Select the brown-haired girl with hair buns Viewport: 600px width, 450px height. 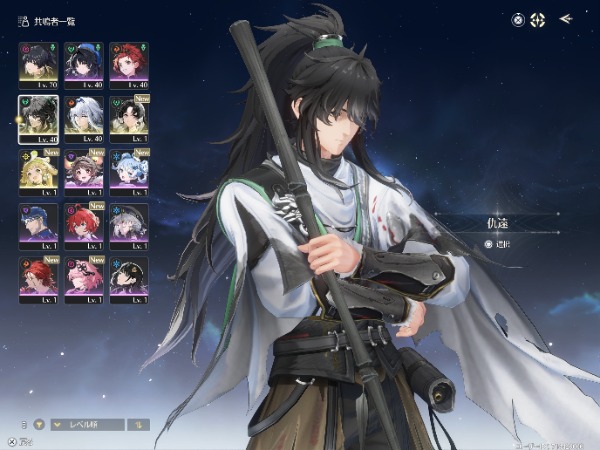point(84,171)
